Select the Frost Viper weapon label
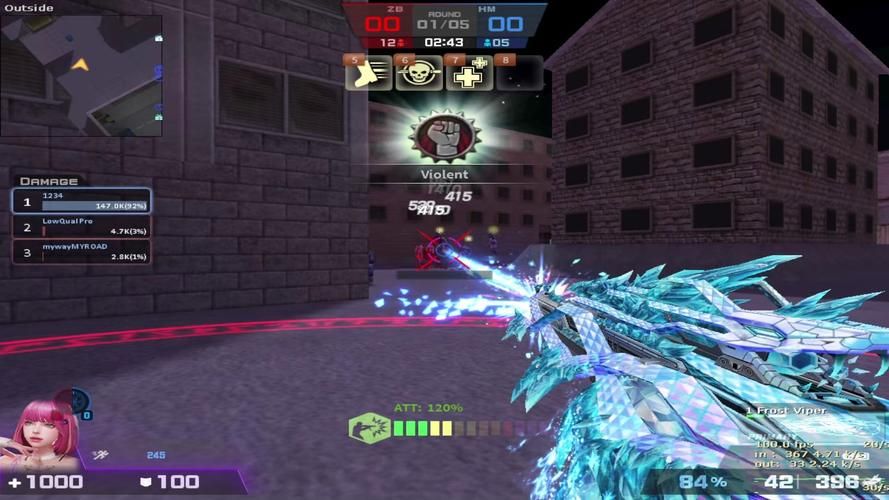 pos(788,411)
